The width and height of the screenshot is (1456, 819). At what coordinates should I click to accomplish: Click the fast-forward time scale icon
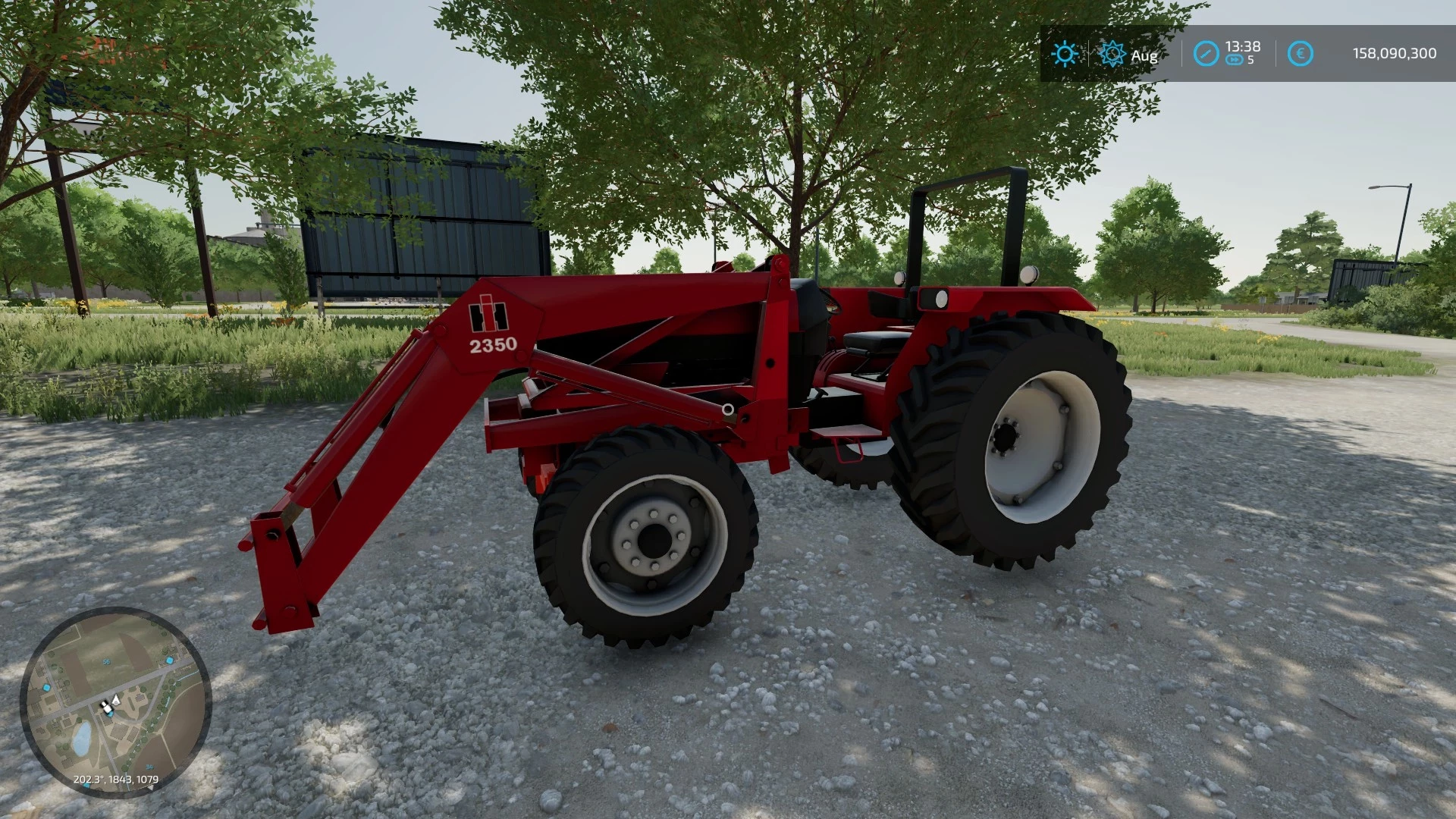[1235, 58]
